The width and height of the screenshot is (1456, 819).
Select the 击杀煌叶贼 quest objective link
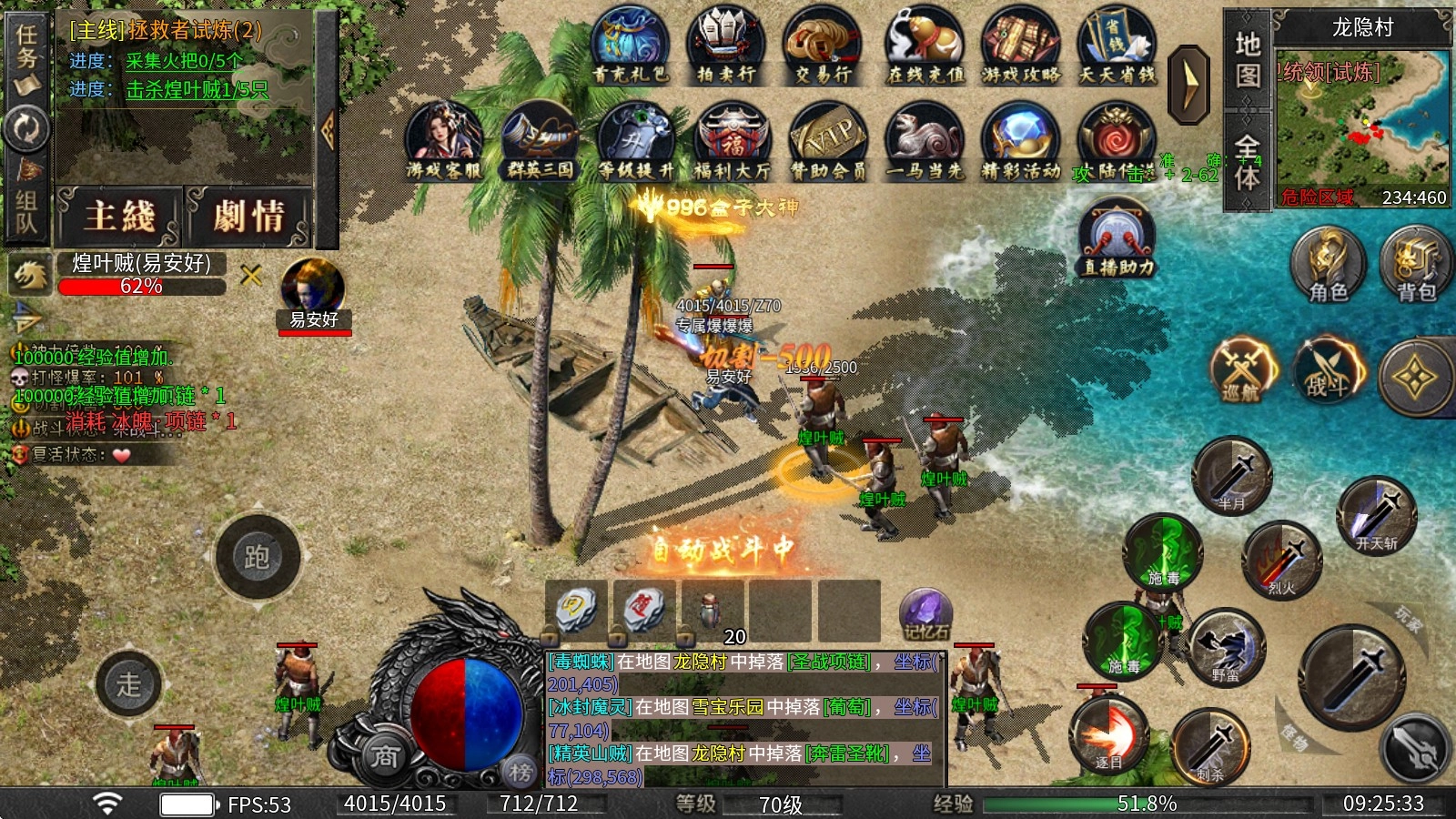click(x=197, y=90)
